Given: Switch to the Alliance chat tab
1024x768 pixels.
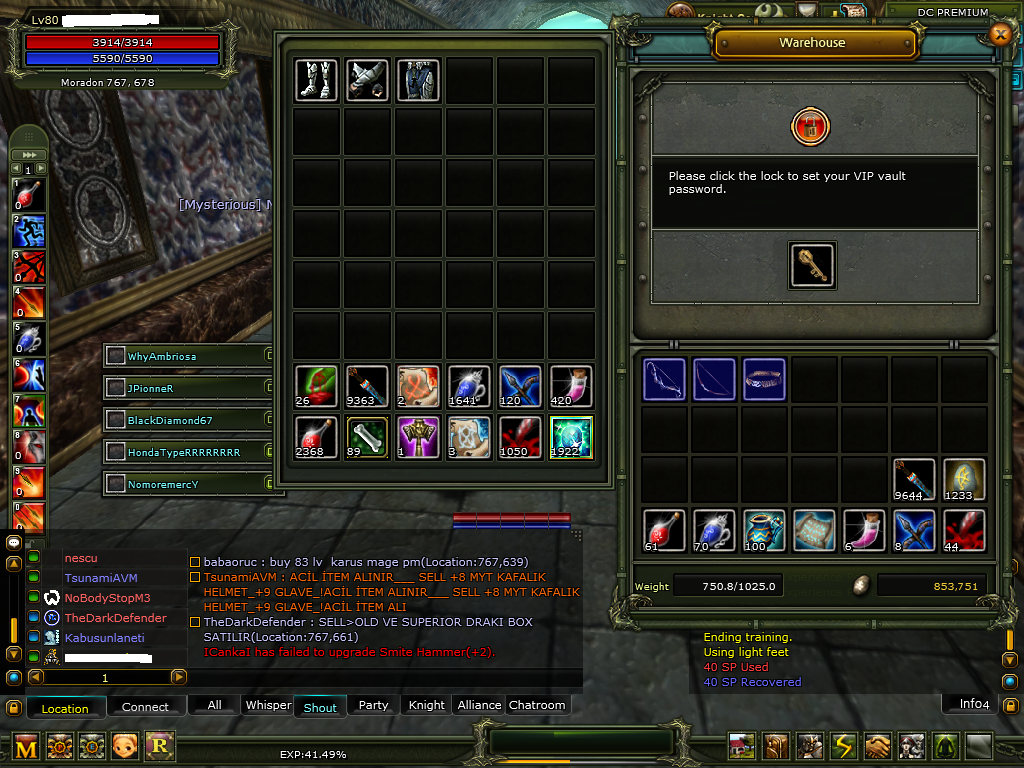Looking at the screenshot, I should click(x=479, y=705).
